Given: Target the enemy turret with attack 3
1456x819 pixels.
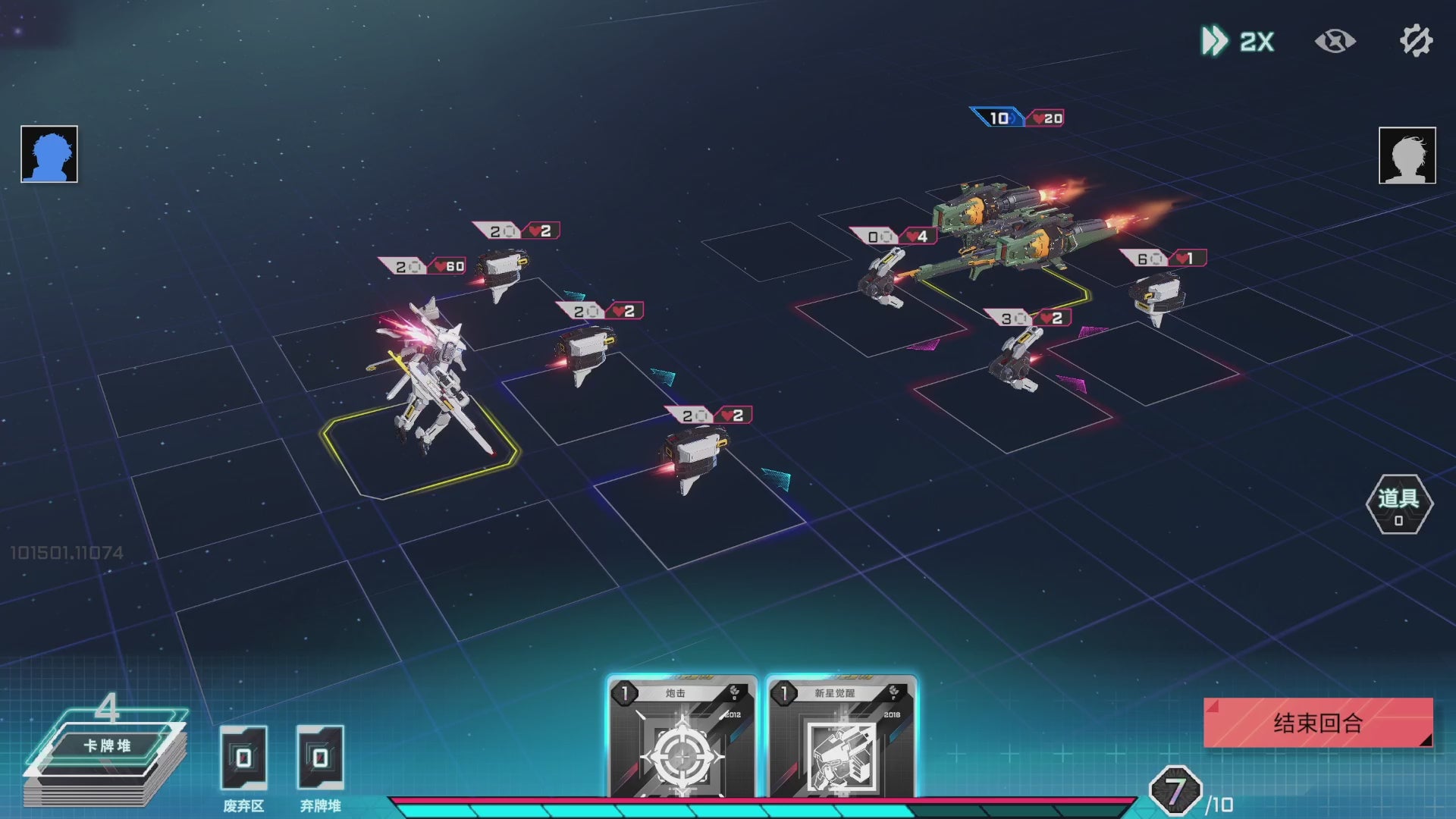Looking at the screenshot, I should point(1015,360).
